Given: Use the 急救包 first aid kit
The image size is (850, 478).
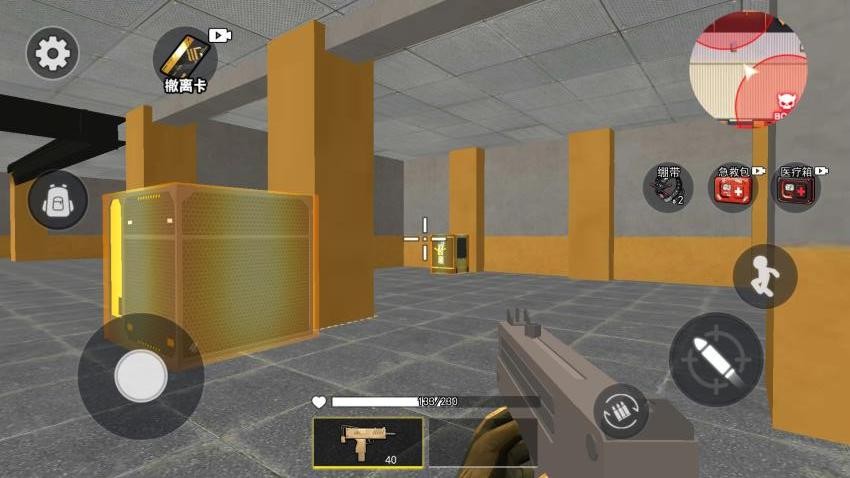Looking at the screenshot, I should point(733,188).
